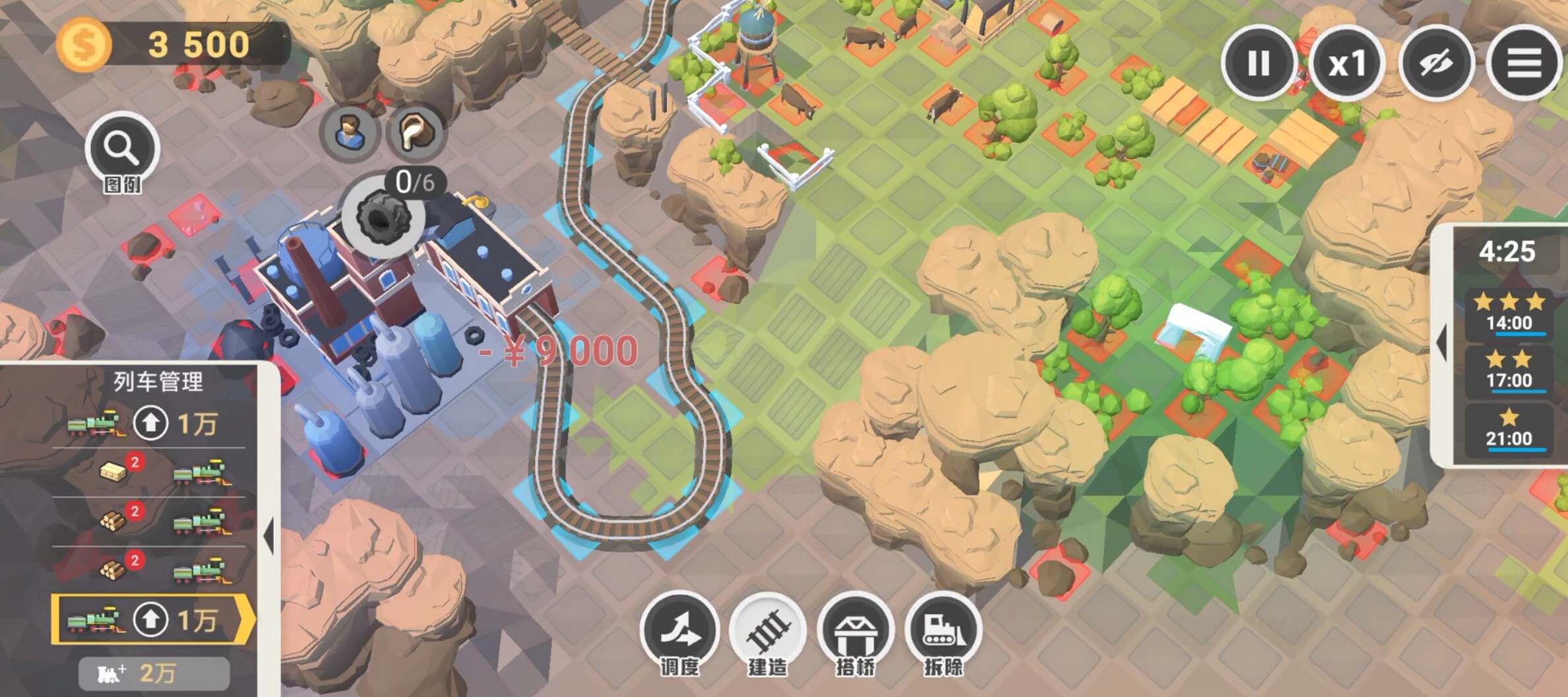Select the worker portrait icon
This screenshot has width=1568, height=697.
(x=350, y=132)
